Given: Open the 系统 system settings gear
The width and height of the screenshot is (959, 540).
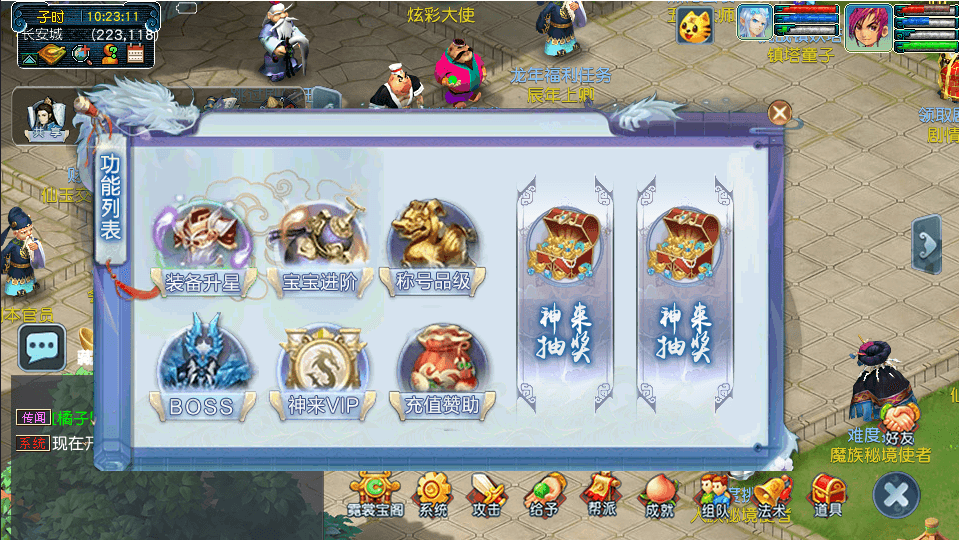Looking at the screenshot, I should point(433,493).
